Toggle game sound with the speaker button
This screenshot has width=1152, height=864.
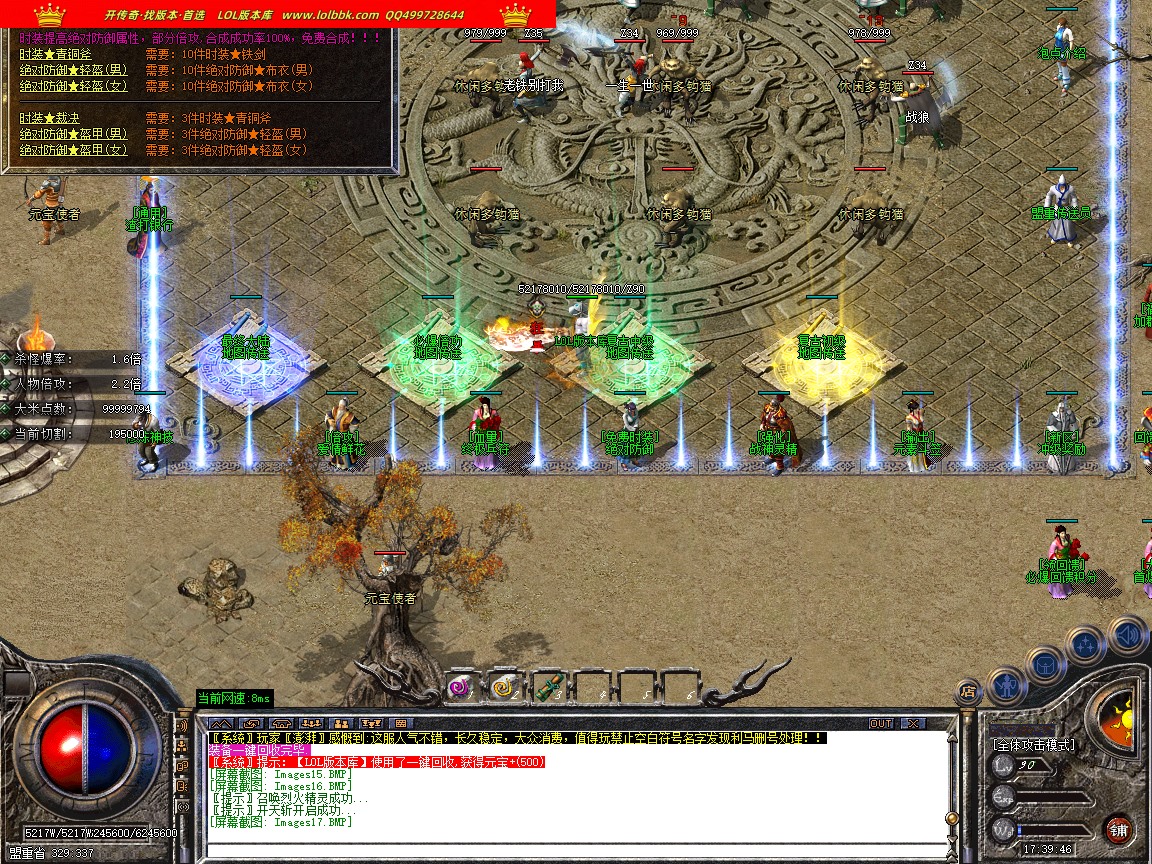click(x=1126, y=634)
